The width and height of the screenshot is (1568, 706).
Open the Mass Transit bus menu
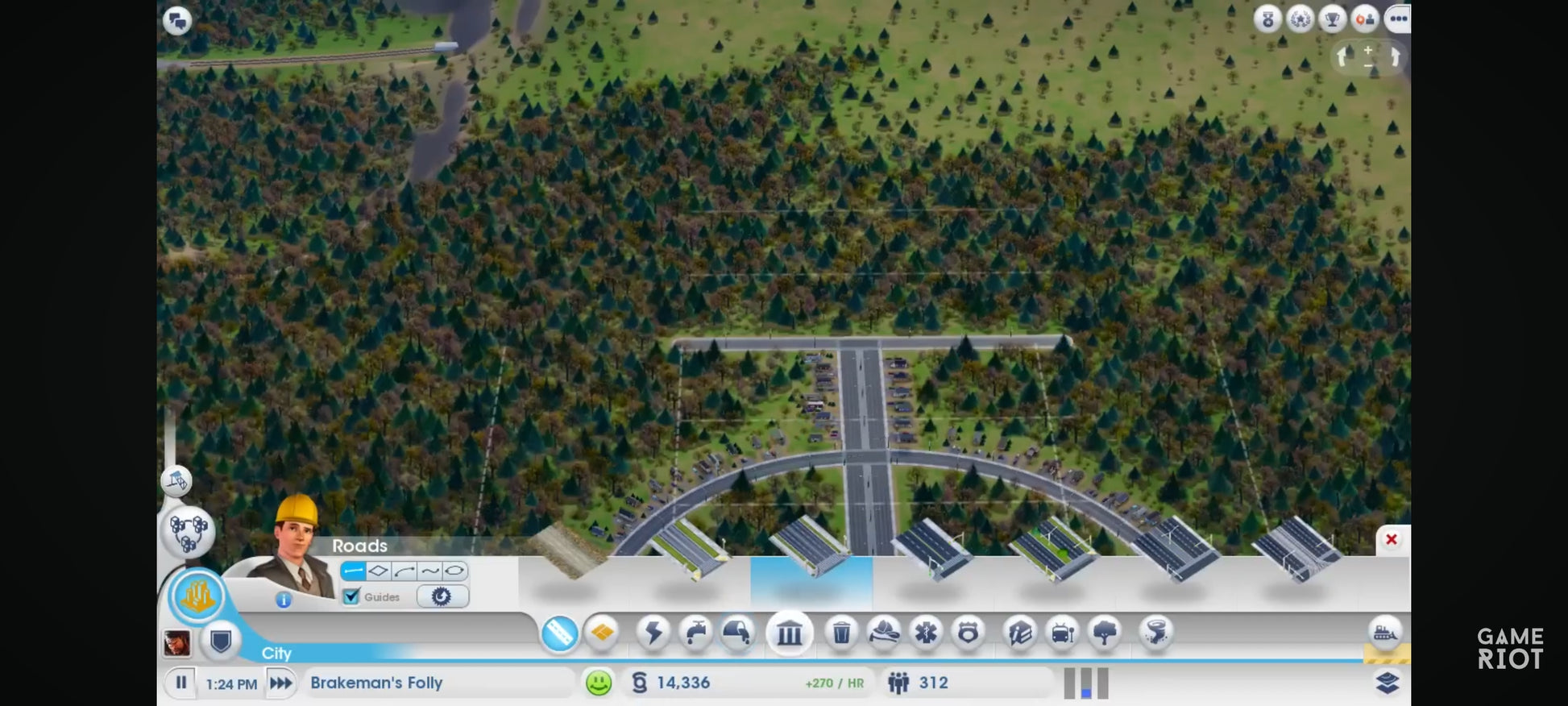click(x=1062, y=633)
